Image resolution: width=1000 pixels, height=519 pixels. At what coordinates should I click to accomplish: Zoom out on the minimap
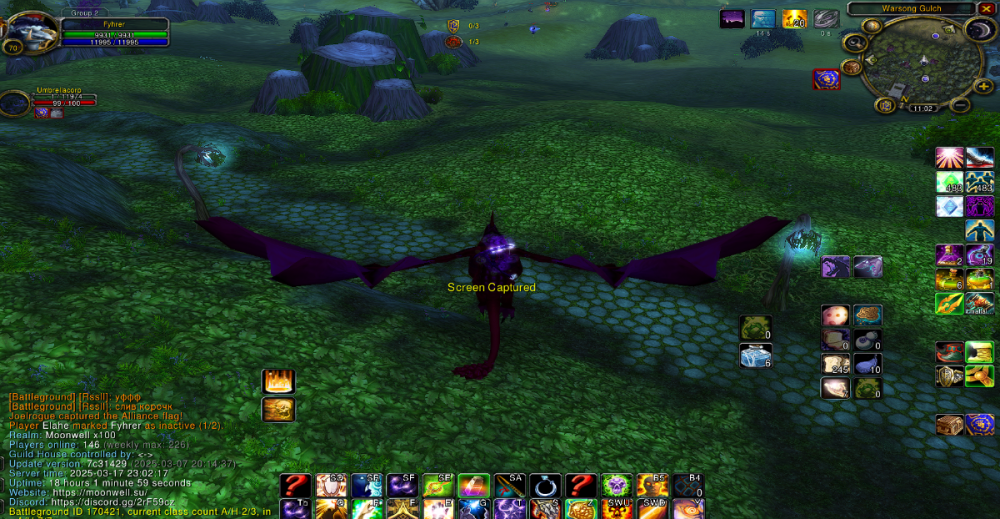tap(959, 105)
